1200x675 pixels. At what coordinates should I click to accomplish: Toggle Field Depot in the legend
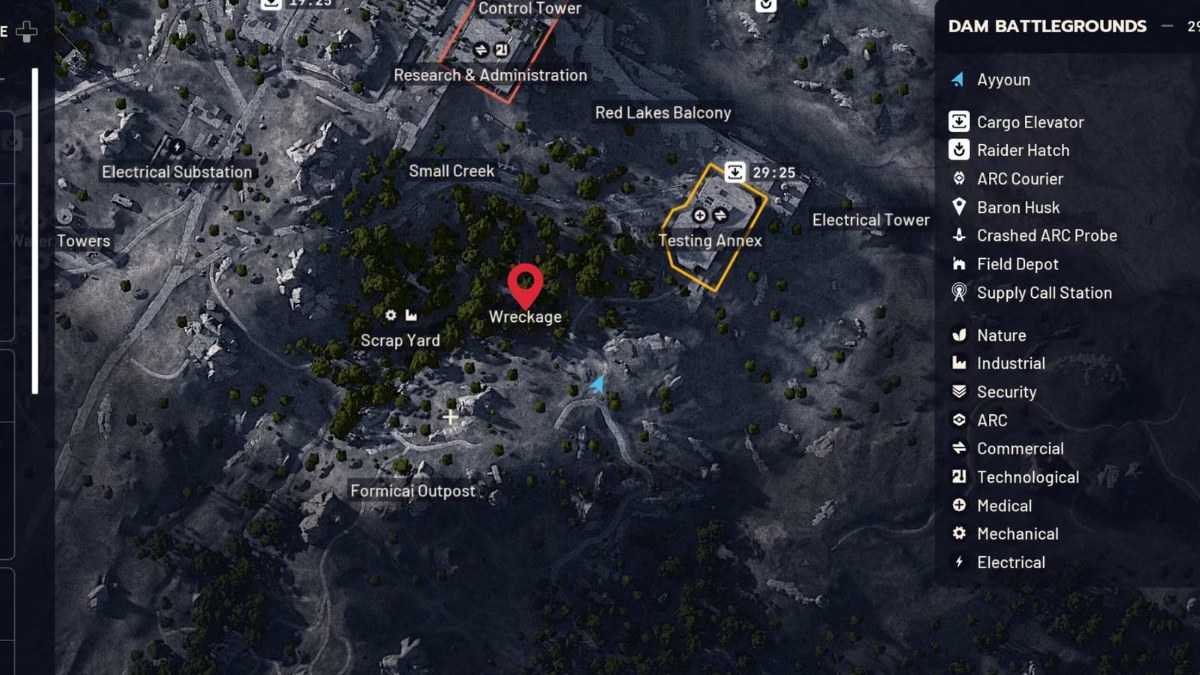coord(1017,264)
